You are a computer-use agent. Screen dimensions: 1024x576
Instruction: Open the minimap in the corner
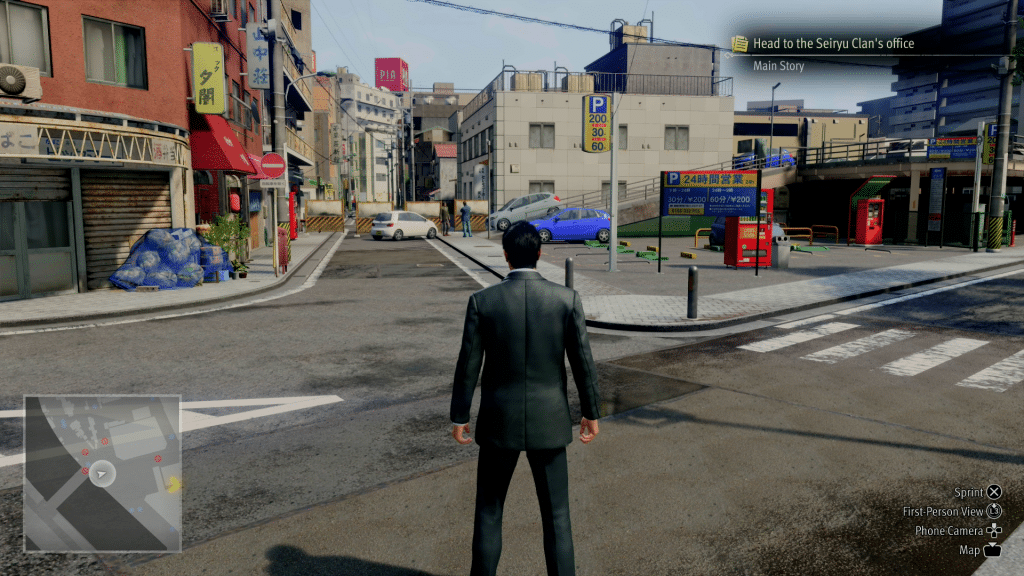tap(102, 473)
